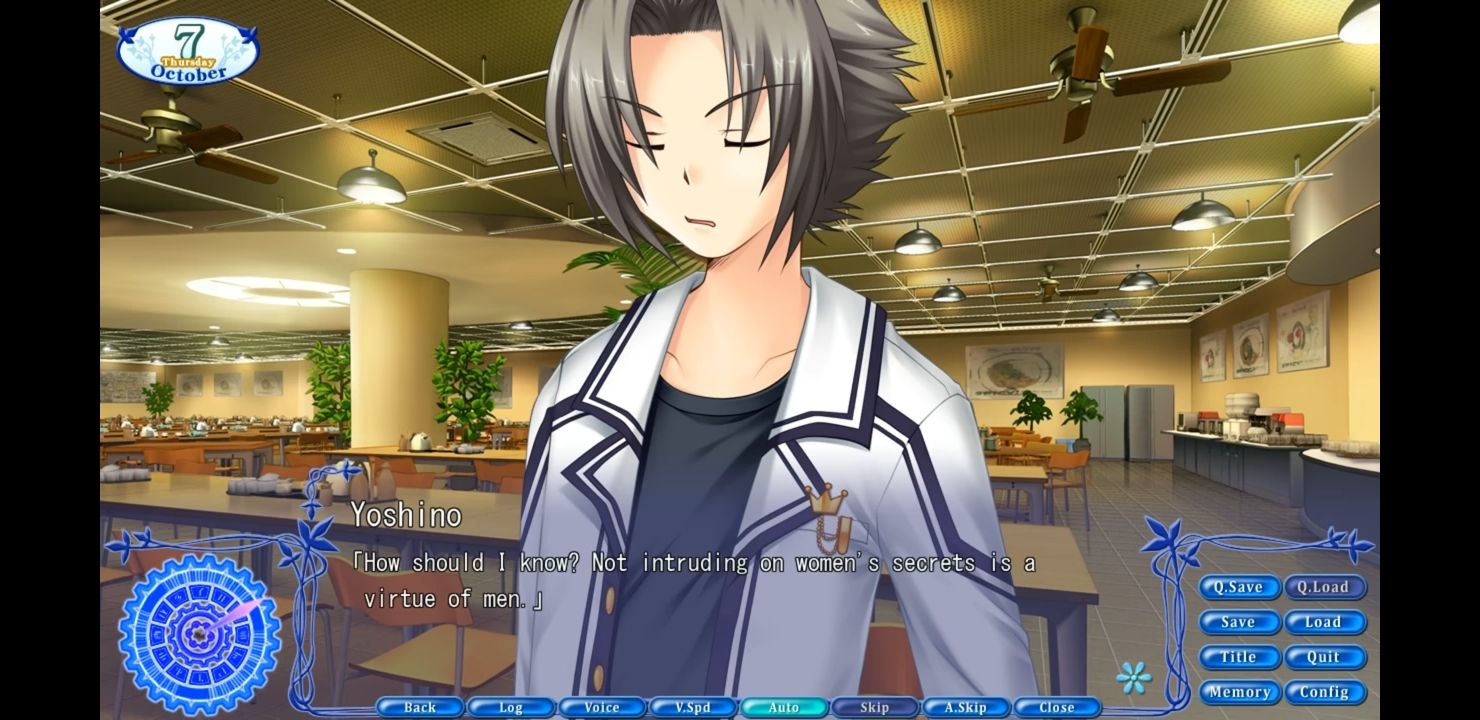The width and height of the screenshot is (1480, 720).
Task: Turn on A.Skip auto-skip mode
Action: coord(965,707)
